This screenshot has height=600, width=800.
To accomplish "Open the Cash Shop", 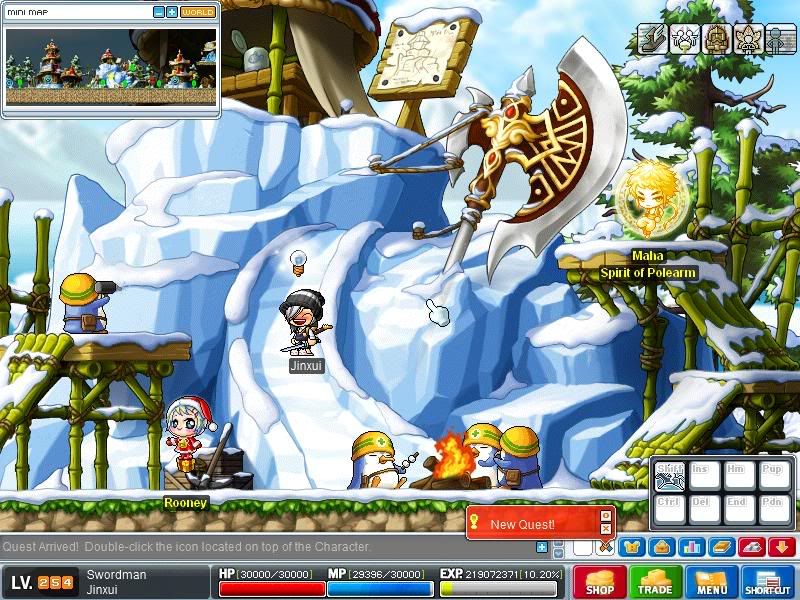I will click(600, 582).
